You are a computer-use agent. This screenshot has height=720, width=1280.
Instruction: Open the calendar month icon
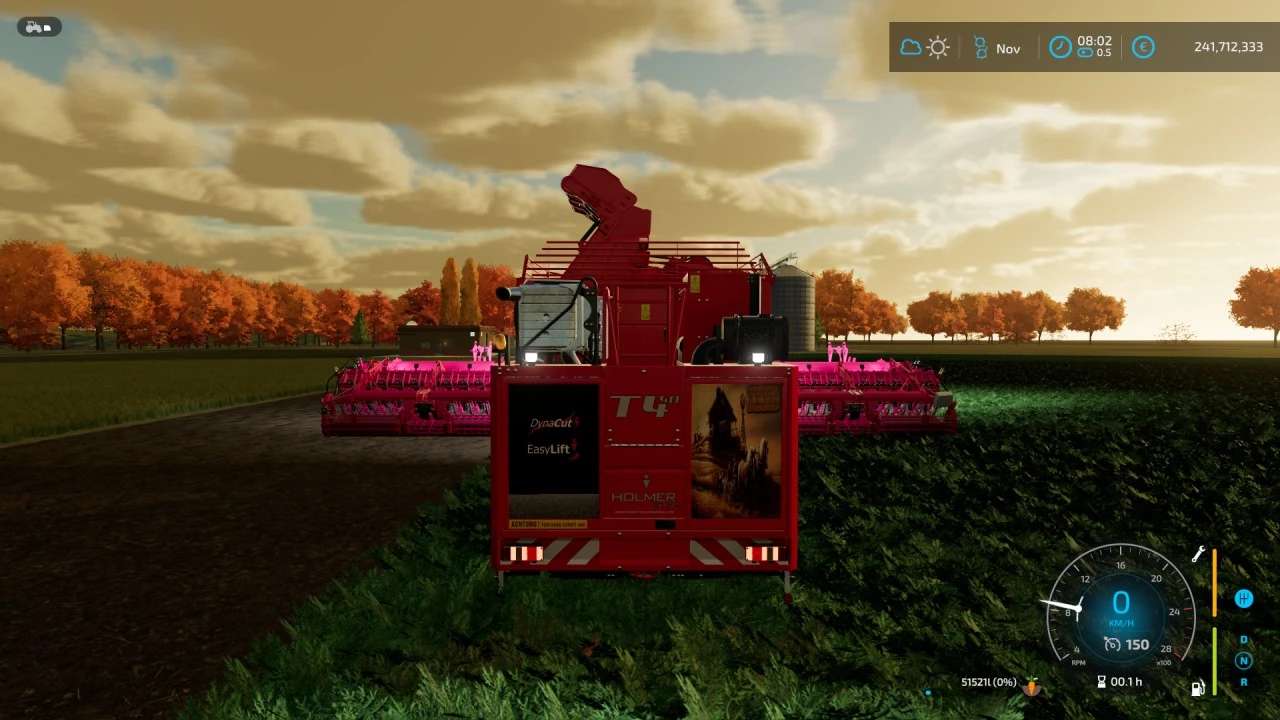pos(980,47)
